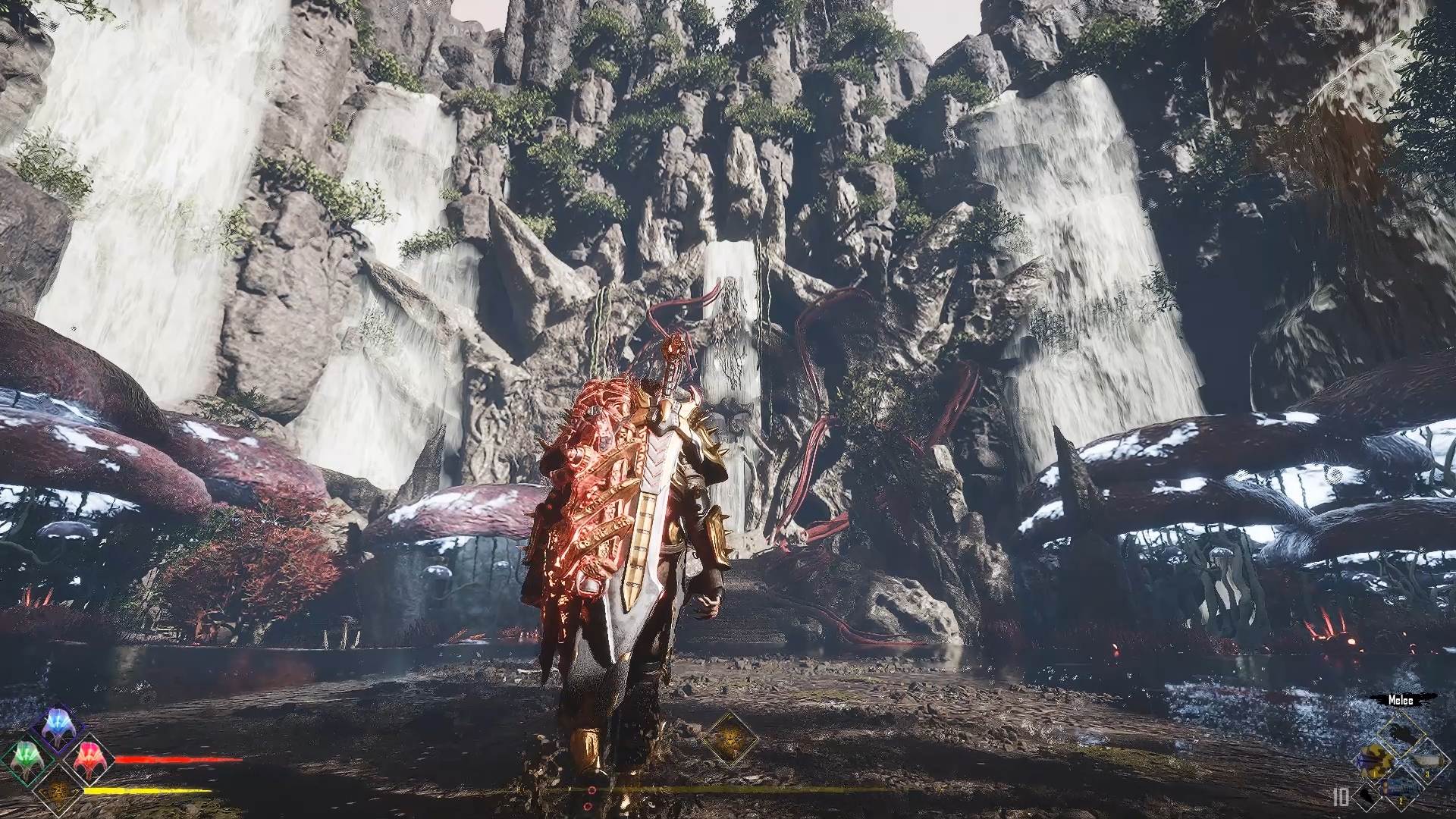Click the item counter showing 10
The height and width of the screenshot is (819, 1456).
(x=1340, y=797)
